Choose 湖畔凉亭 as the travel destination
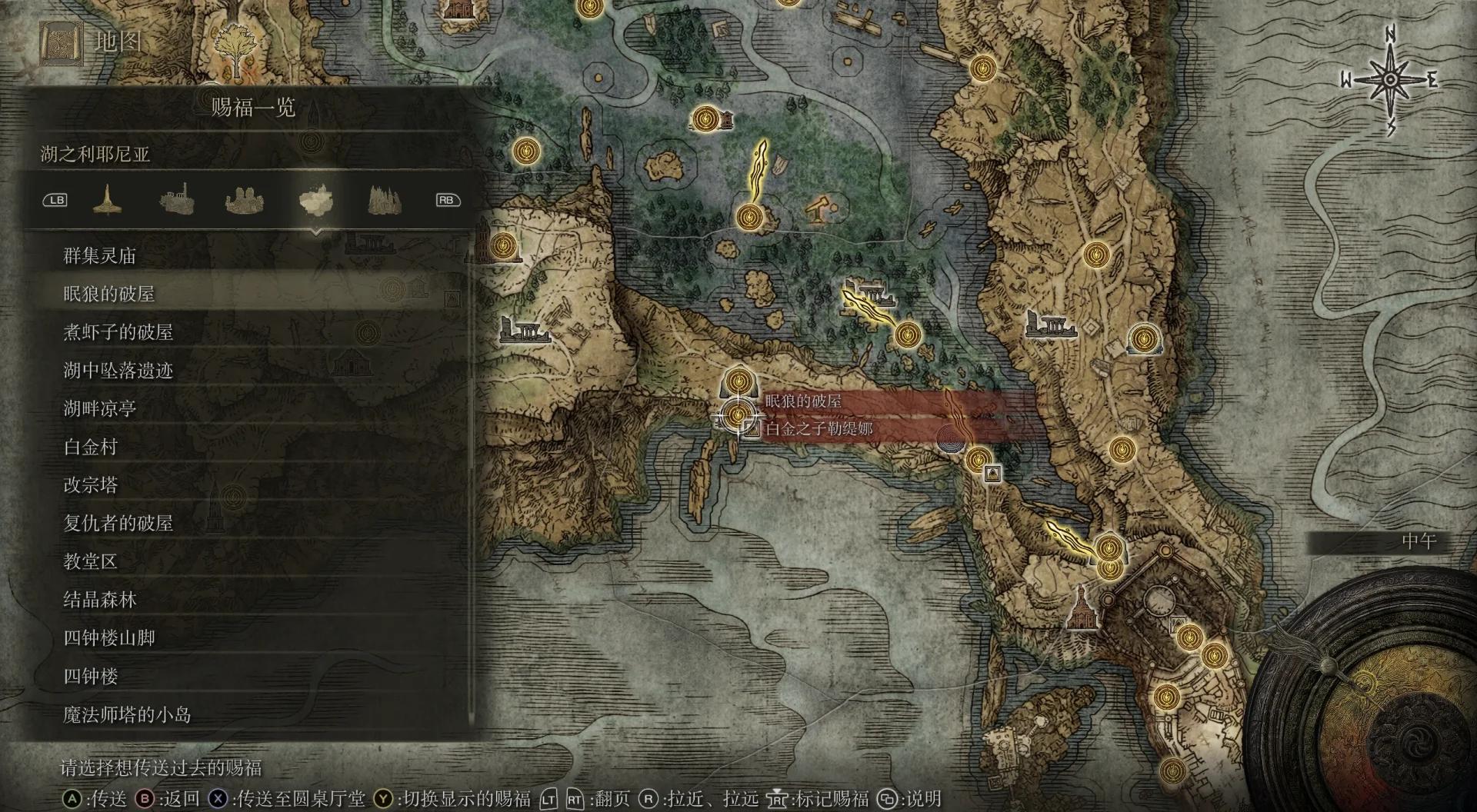 click(x=99, y=408)
